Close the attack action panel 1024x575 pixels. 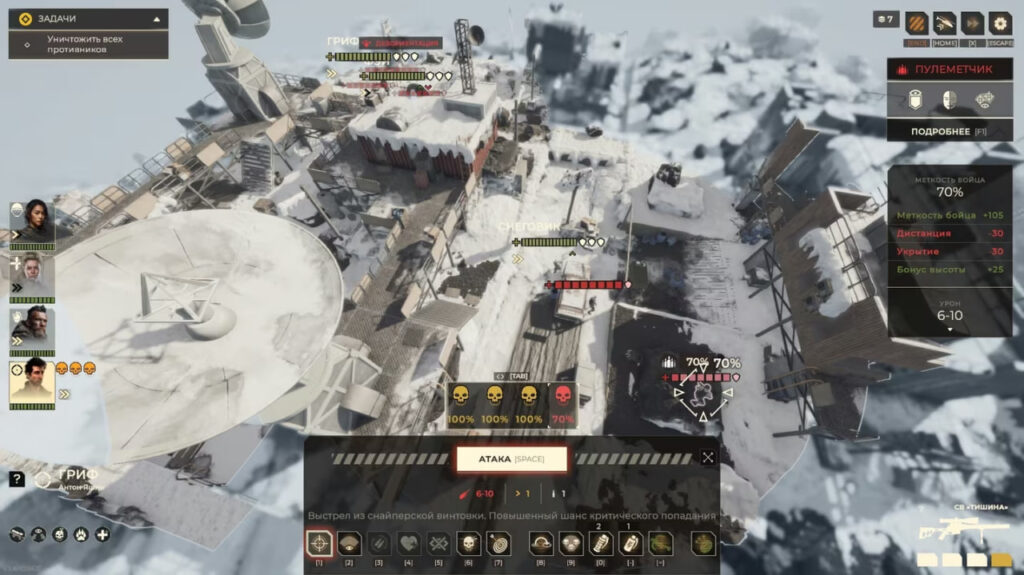click(708, 457)
